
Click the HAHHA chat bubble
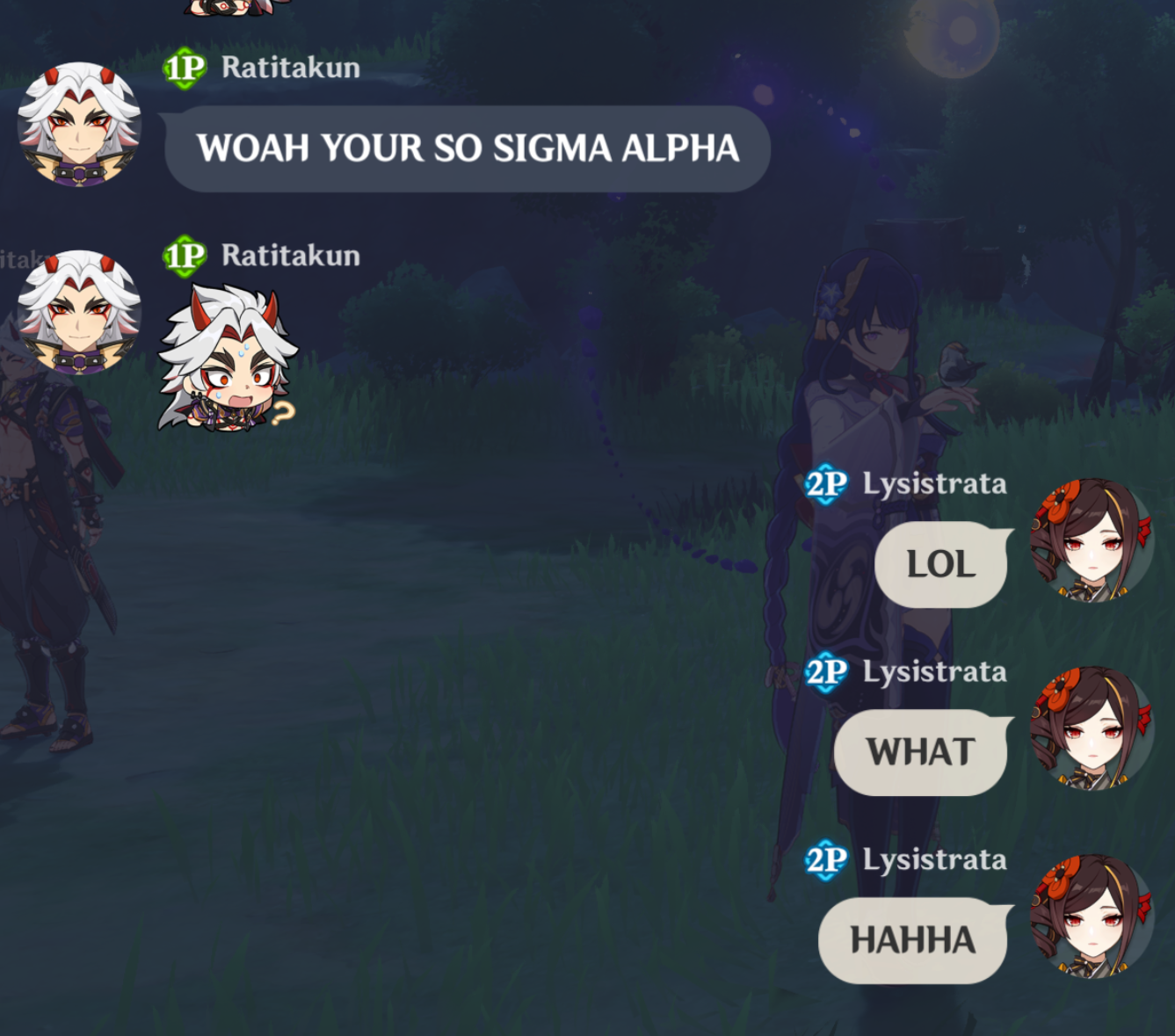(910, 939)
